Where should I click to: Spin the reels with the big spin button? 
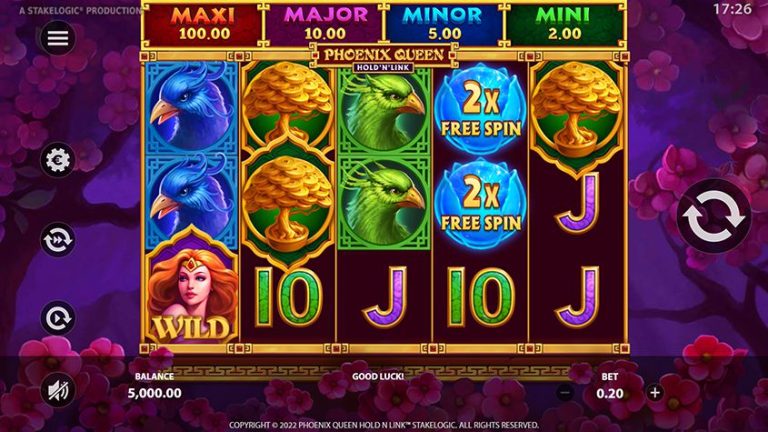point(713,215)
